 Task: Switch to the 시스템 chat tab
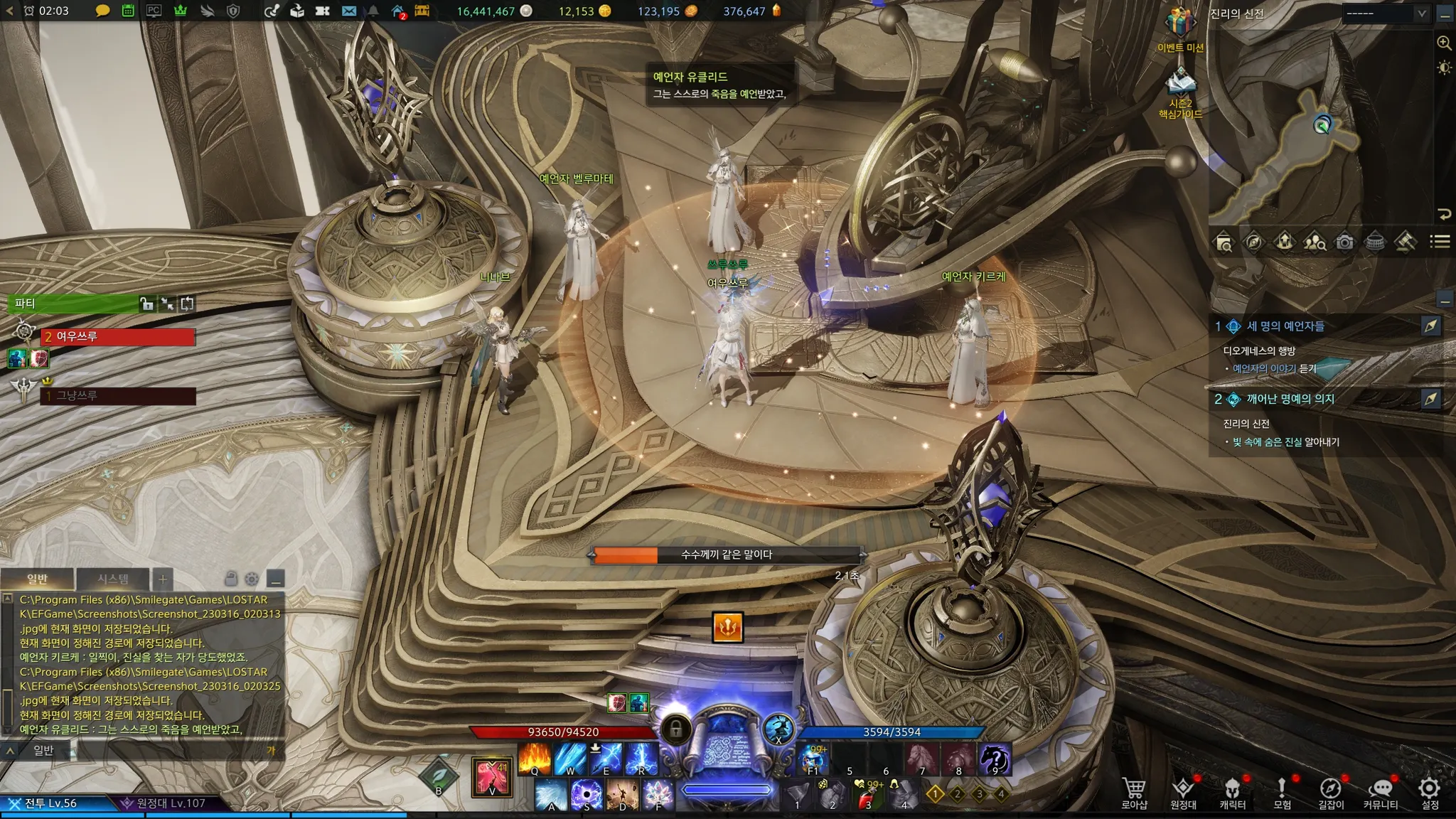tap(113, 579)
